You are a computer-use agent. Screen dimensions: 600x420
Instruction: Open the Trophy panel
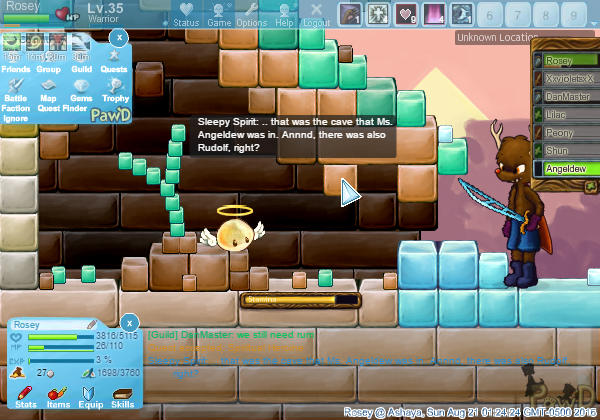point(114,90)
